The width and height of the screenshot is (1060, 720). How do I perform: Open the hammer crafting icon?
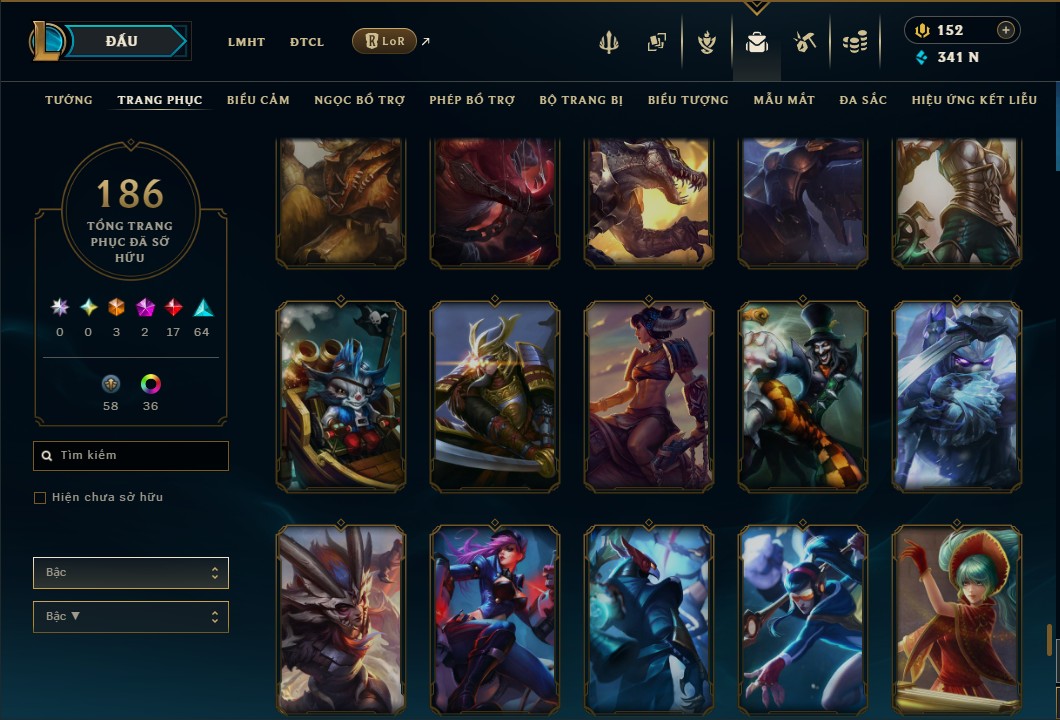coord(805,42)
